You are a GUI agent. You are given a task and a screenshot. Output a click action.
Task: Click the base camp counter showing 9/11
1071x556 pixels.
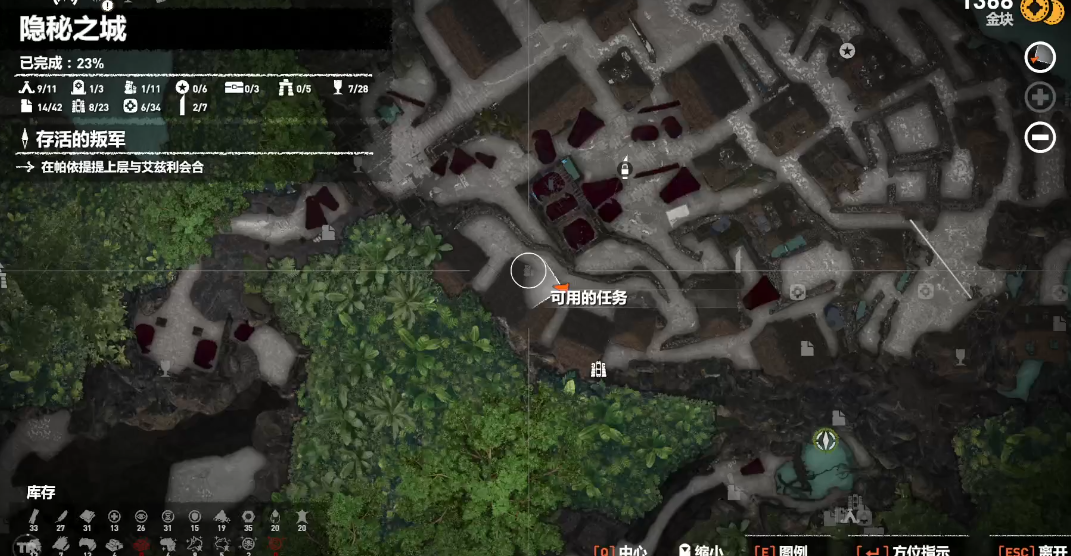tap(39, 88)
